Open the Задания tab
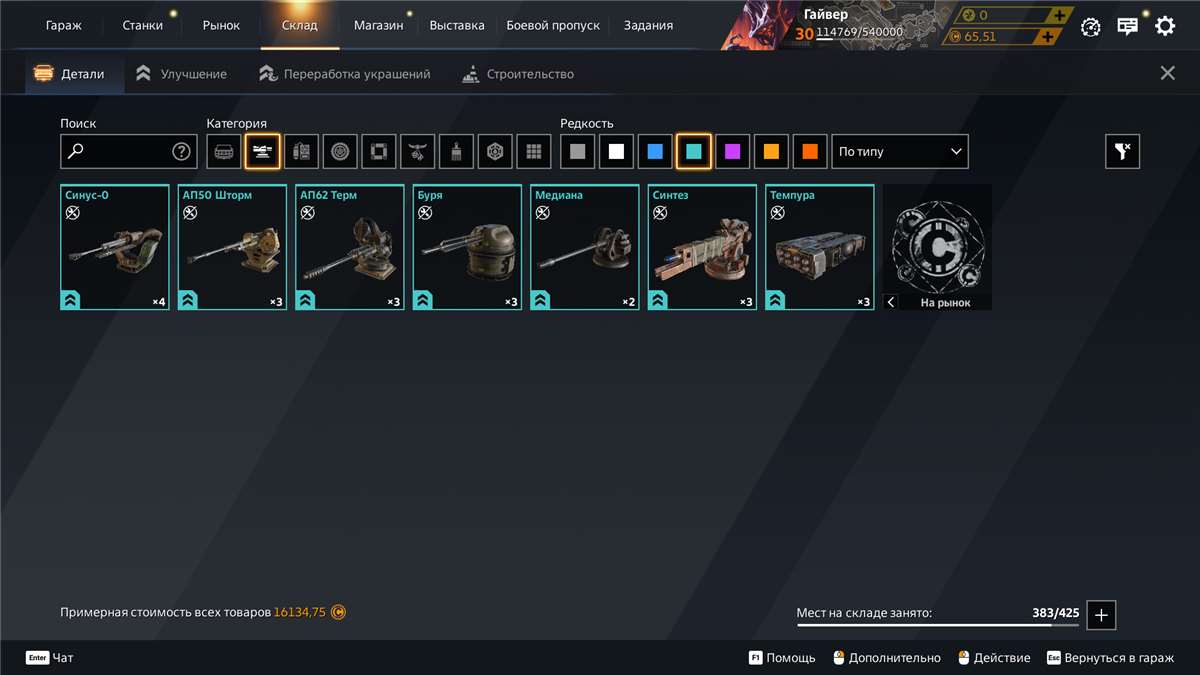The width and height of the screenshot is (1200, 675). tap(648, 25)
